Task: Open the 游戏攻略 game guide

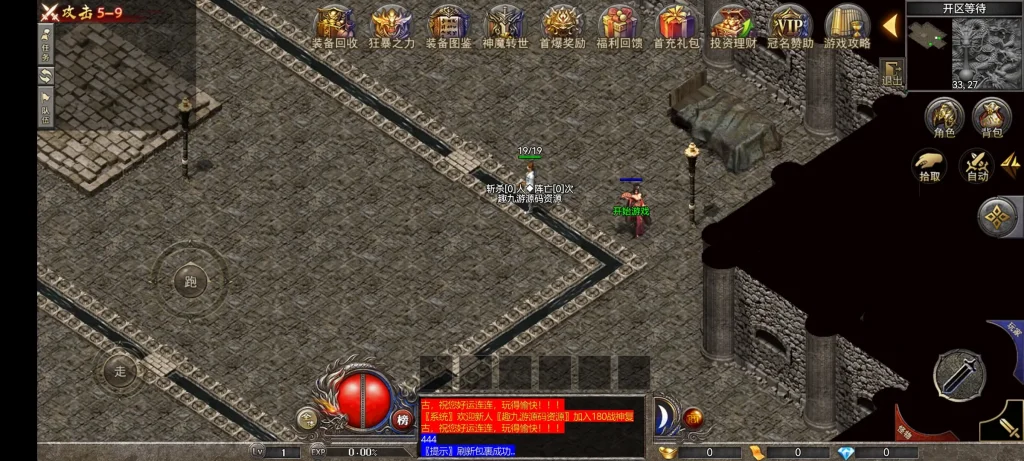Action: (847, 24)
